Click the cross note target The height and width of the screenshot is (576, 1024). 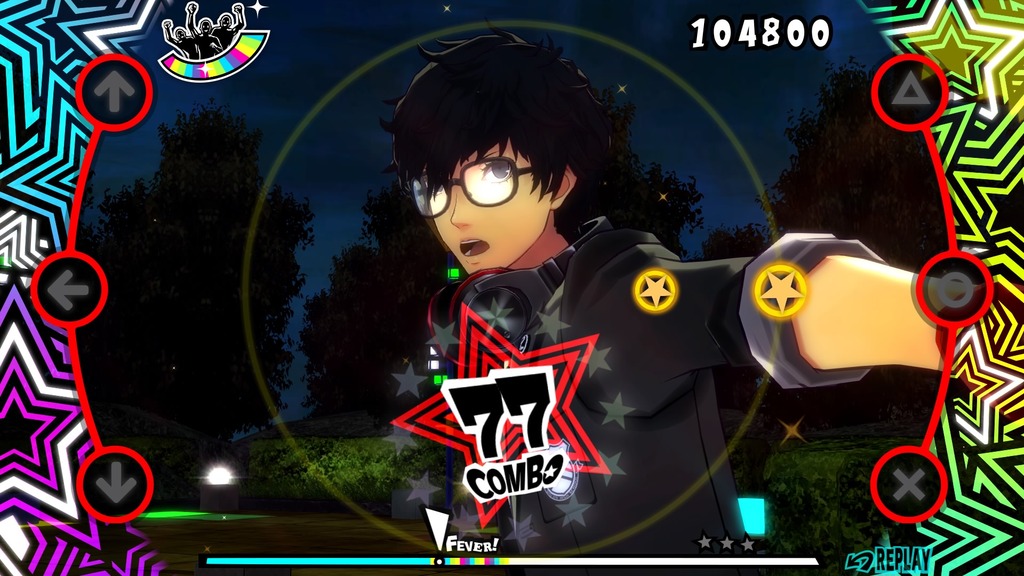coord(908,485)
